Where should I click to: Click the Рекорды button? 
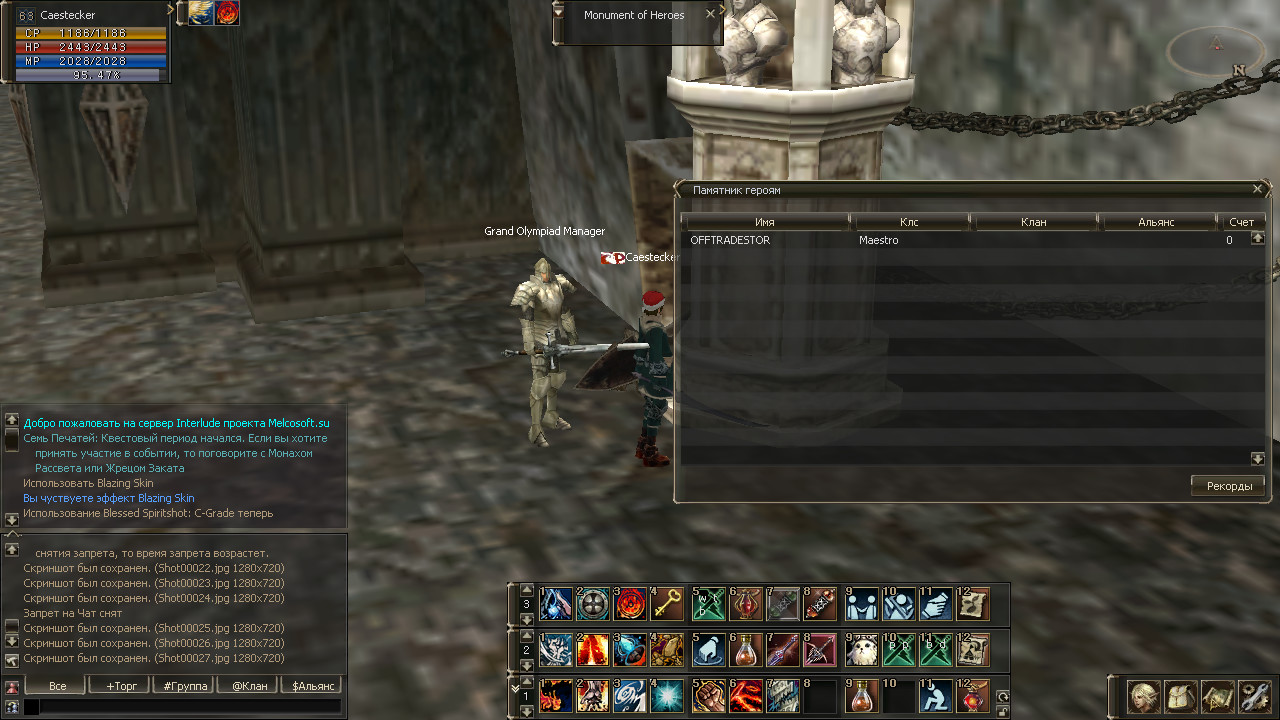(x=1228, y=486)
